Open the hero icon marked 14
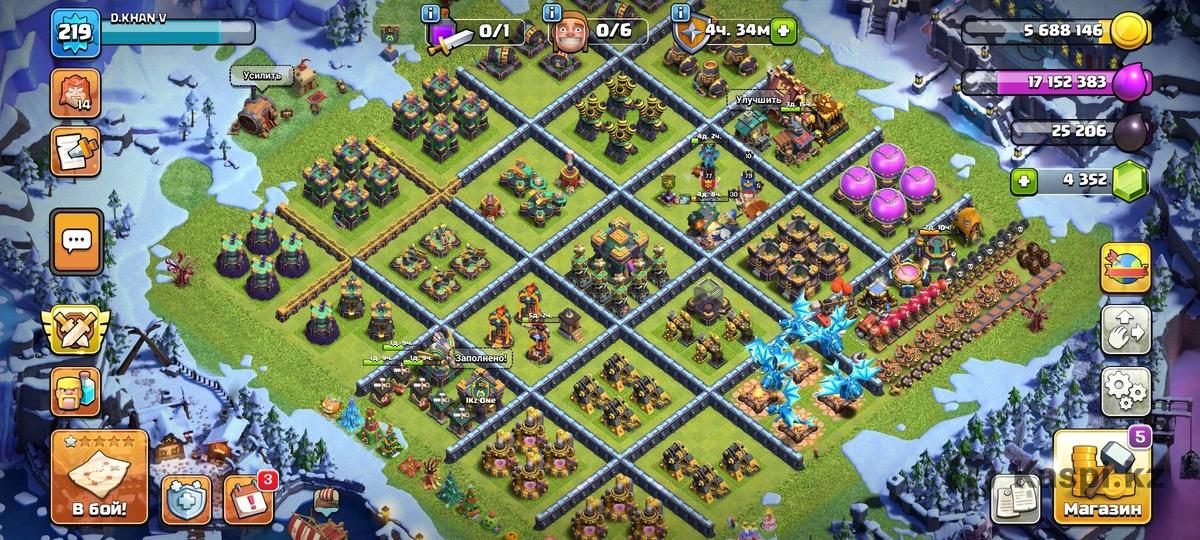This screenshot has width=1200, height=540. pyautogui.click(x=76, y=92)
